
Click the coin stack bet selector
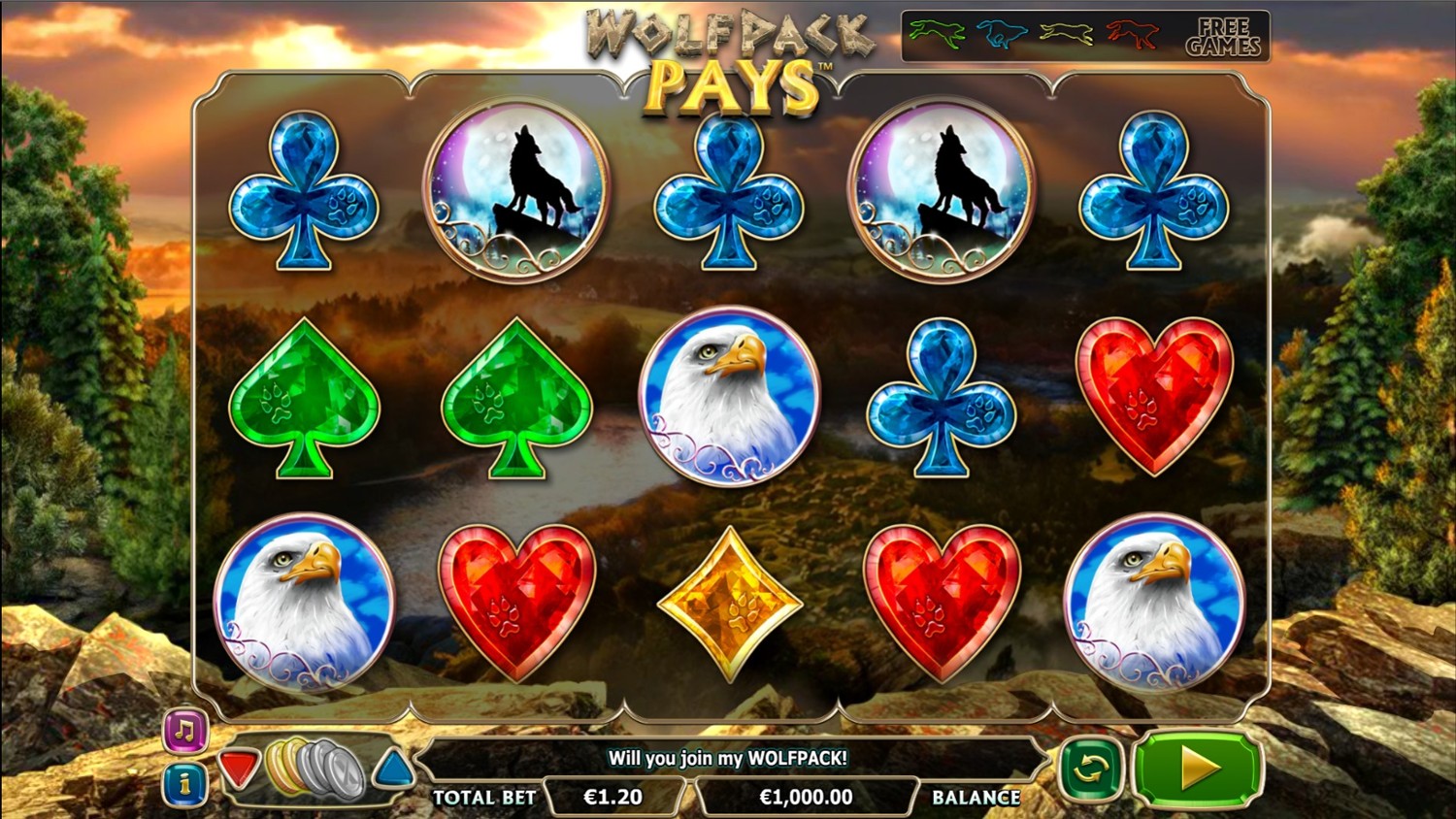pos(314,769)
